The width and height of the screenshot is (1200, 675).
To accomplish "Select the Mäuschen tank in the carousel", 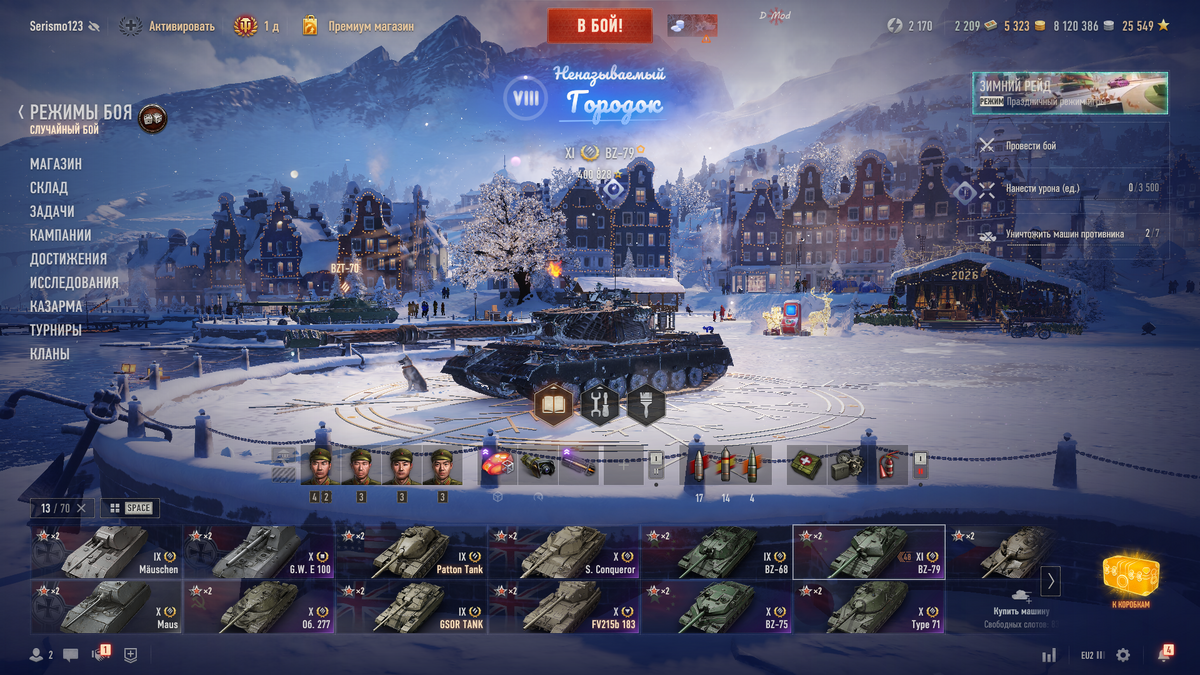I will (x=106, y=552).
